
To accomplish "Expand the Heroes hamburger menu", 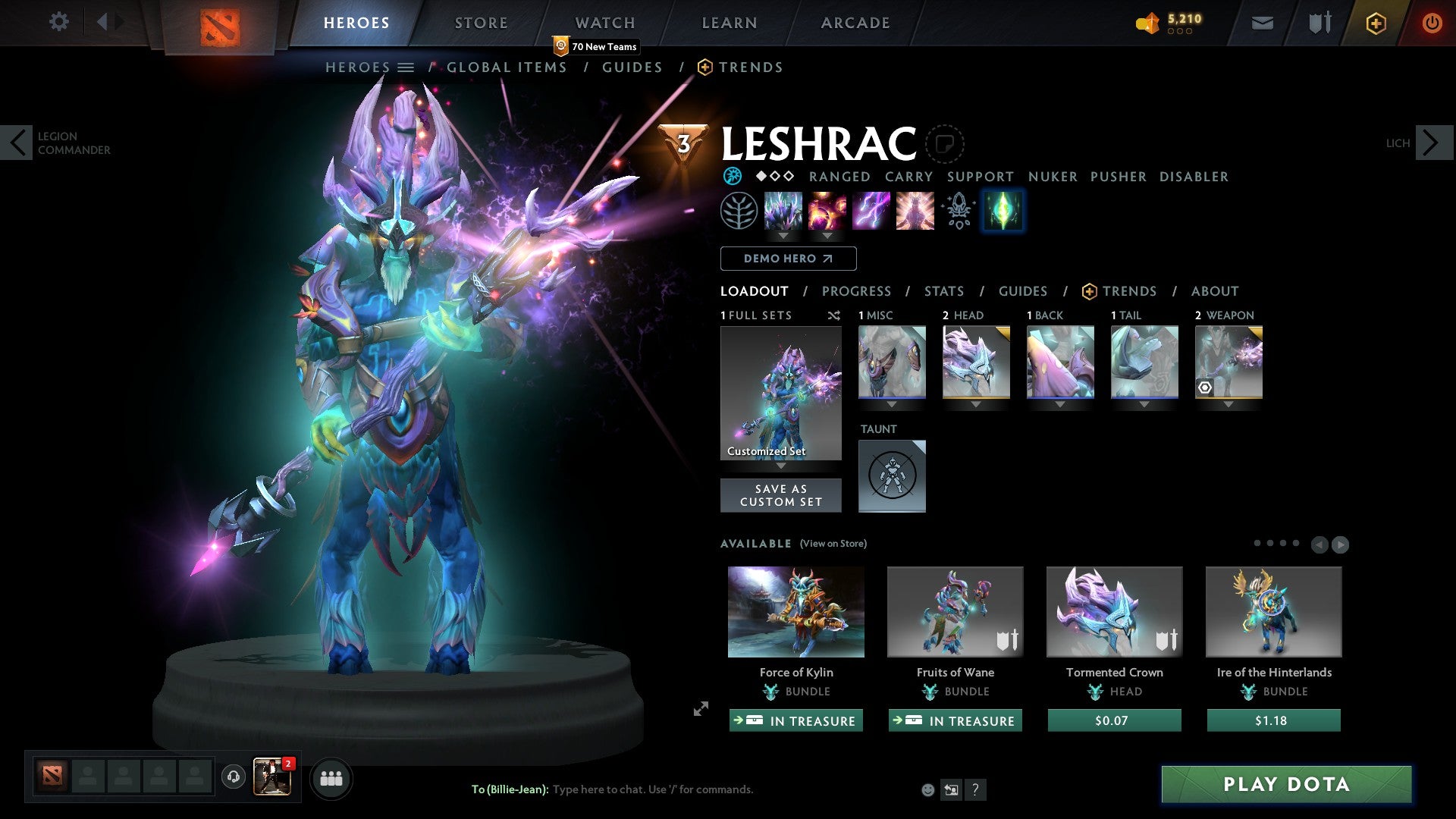I will 406,67.
